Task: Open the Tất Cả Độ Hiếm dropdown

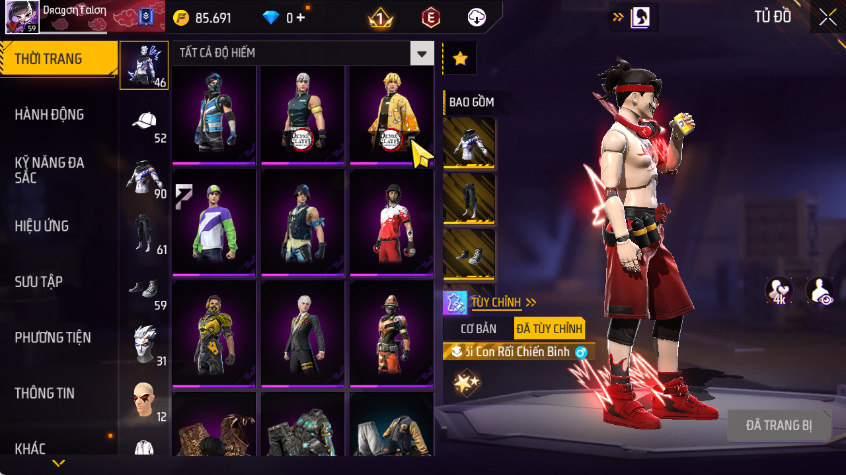Action: [423, 54]
